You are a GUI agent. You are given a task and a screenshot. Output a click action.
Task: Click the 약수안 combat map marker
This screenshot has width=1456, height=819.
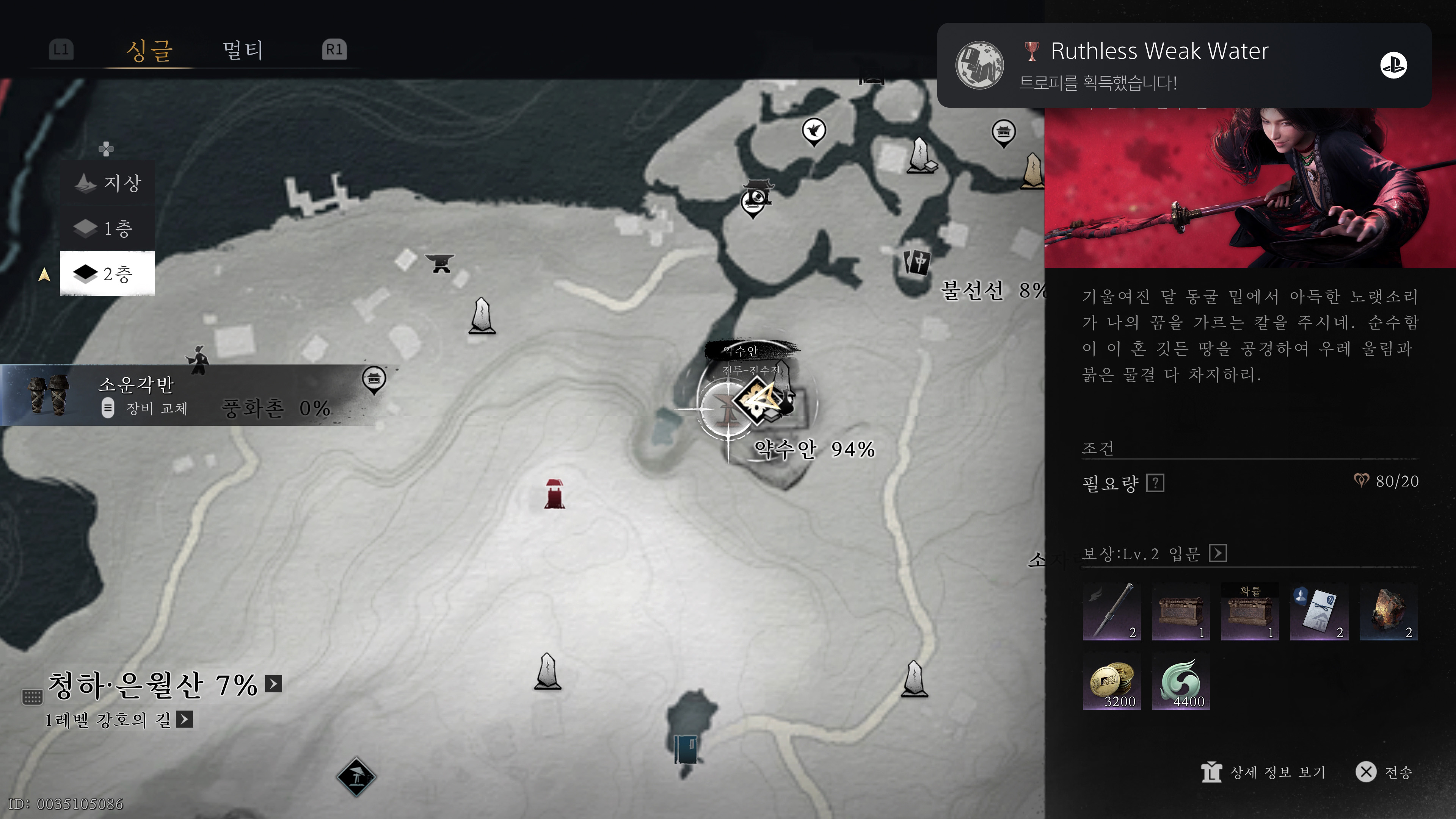pyautogui.click(x=757, y=400)
